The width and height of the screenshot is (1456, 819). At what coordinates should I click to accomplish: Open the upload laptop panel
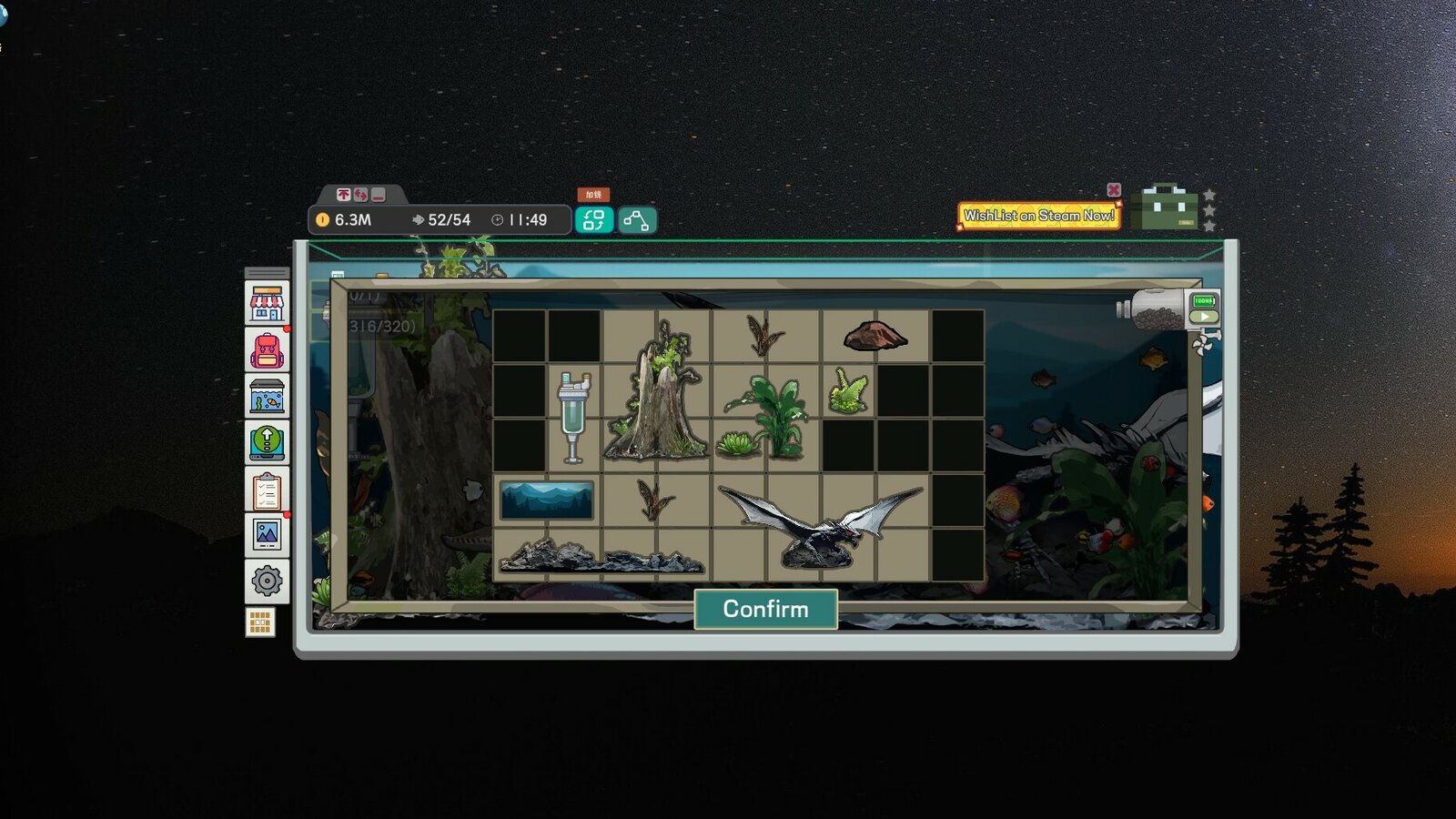(x=265, y=443)
